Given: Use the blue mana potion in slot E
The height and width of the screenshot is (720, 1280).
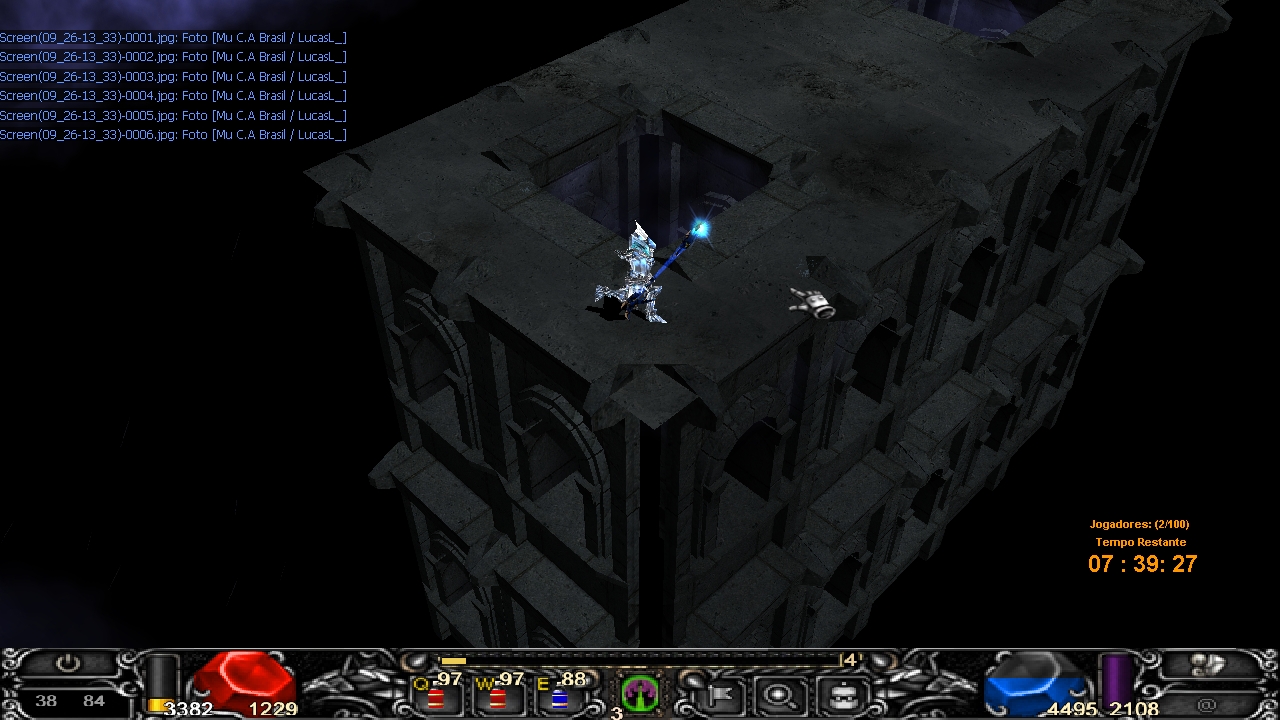Looking at the screenshot, I should point(559,696).
